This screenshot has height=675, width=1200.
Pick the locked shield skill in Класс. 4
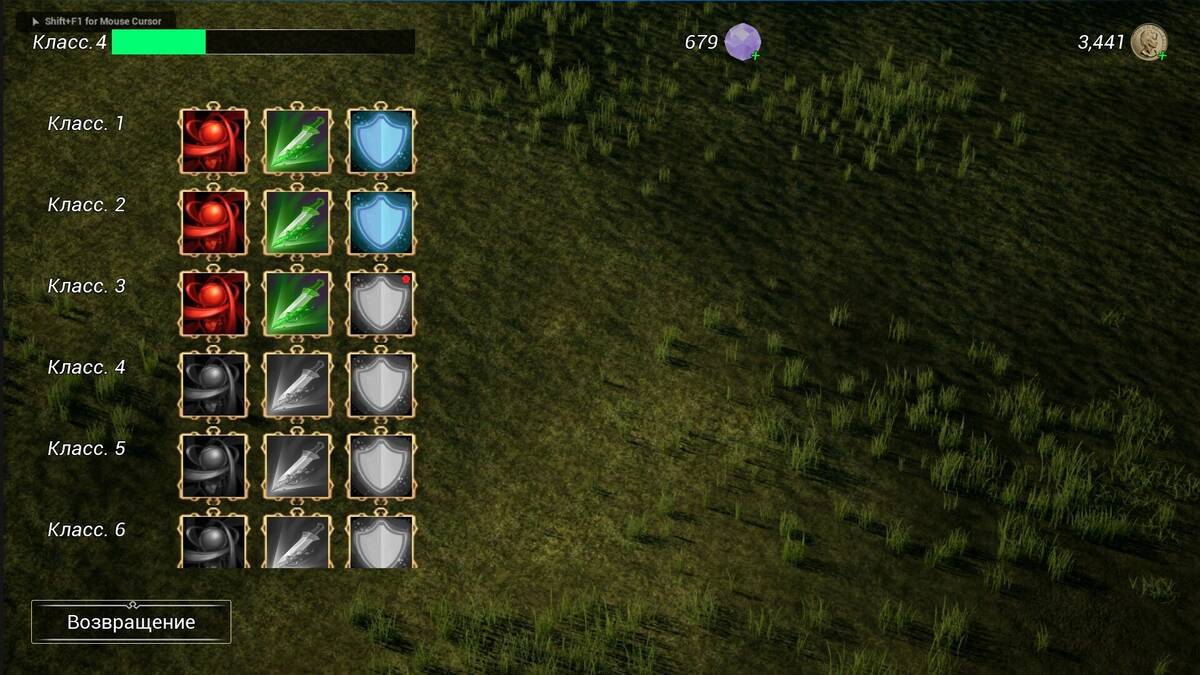click(x=381, y=385)
